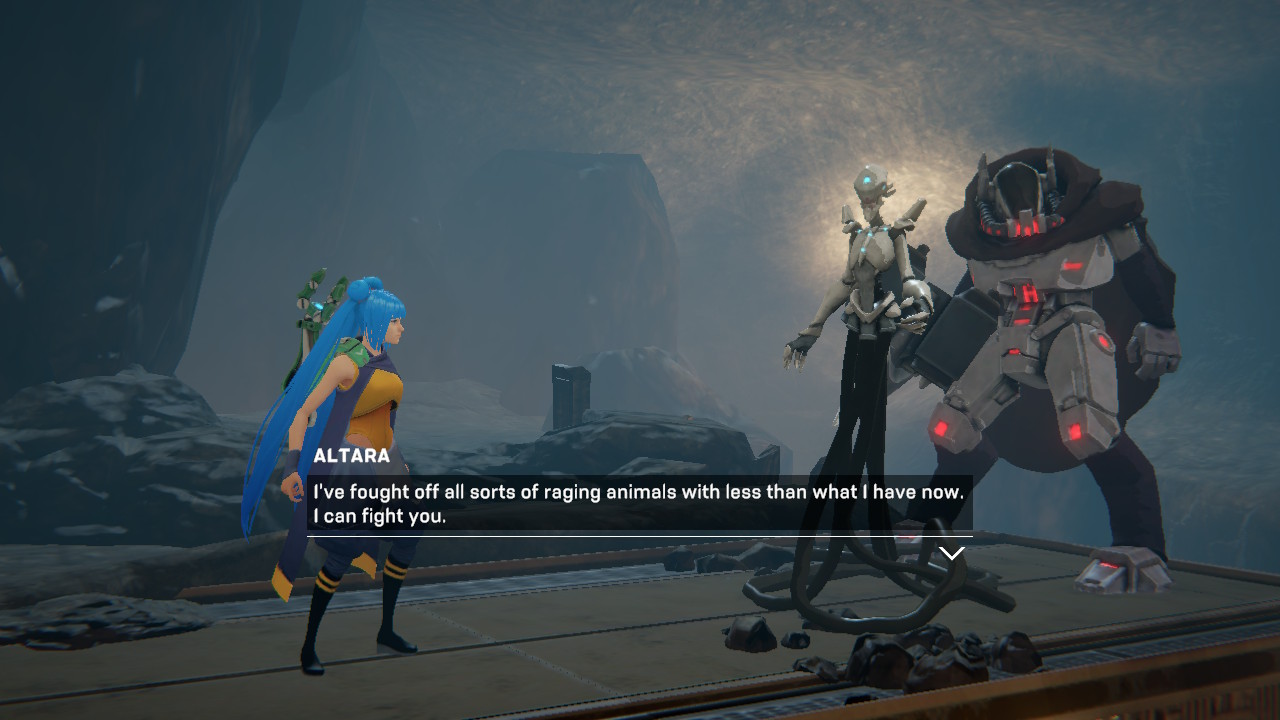Advance dialogue with the down chevron arrow
The width and height of the screenshot is (1280, 720).
point(951,552)
